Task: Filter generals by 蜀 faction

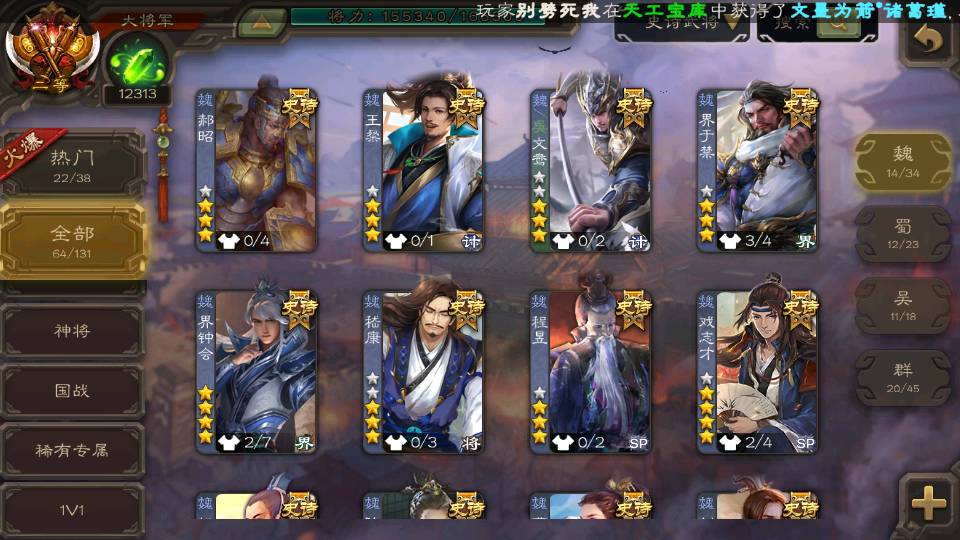Action: click(902, 234)
